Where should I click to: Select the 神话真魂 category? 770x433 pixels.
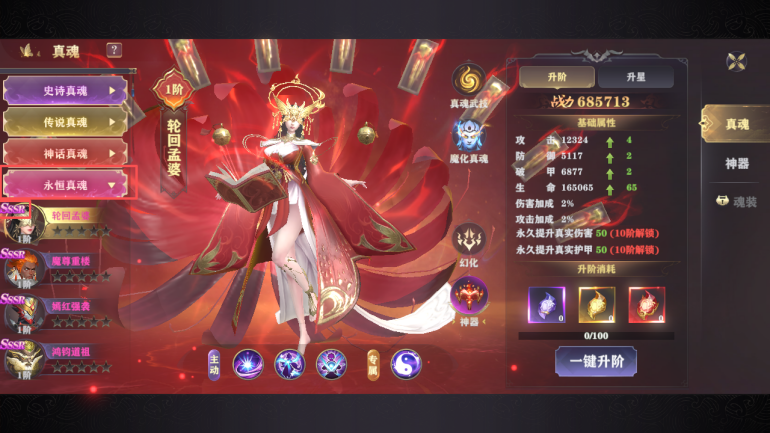[x=66, y=153]
